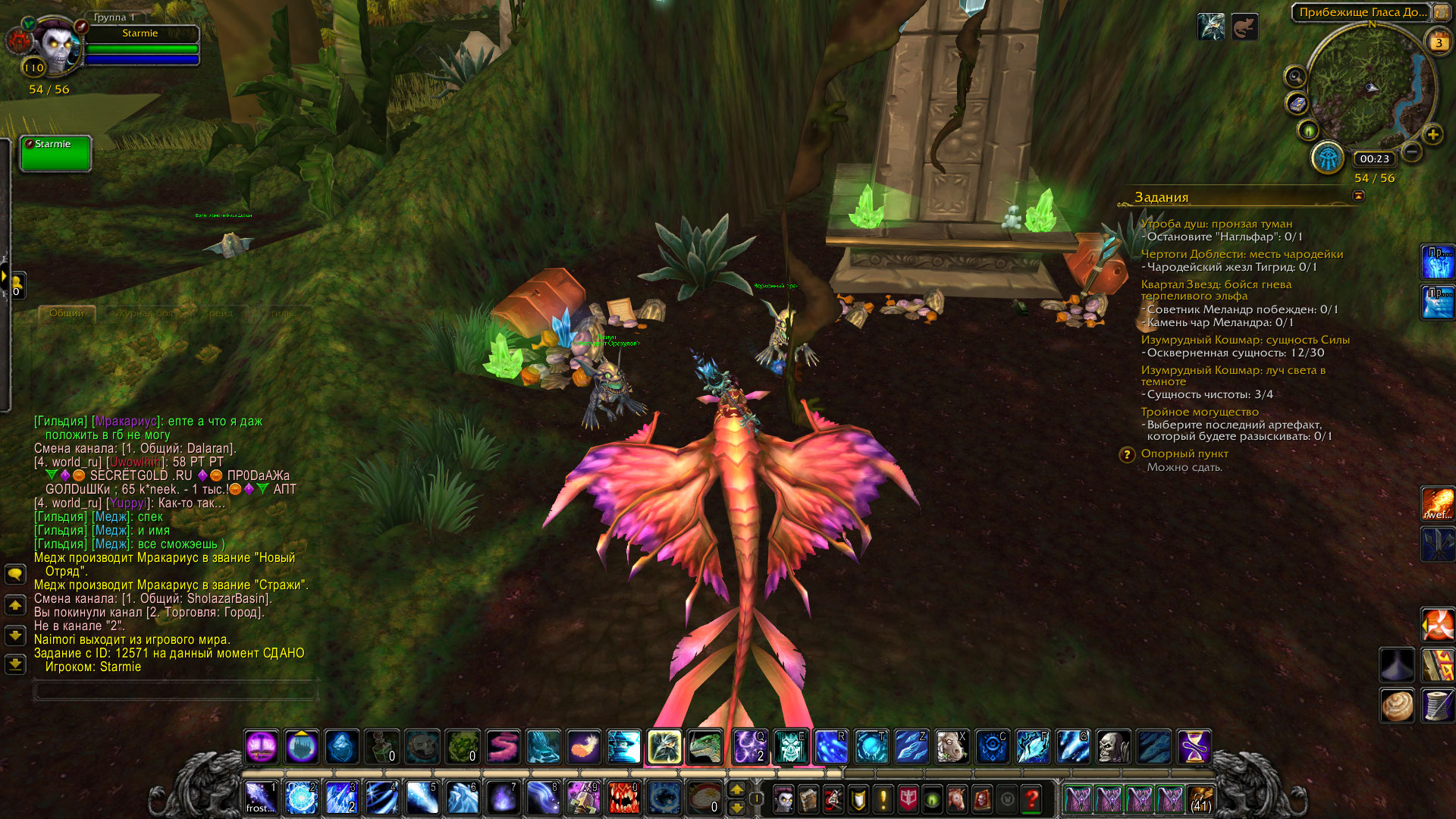Open the calendar button showing 3
1456x819 pixels.
(x=1438, y=42)
